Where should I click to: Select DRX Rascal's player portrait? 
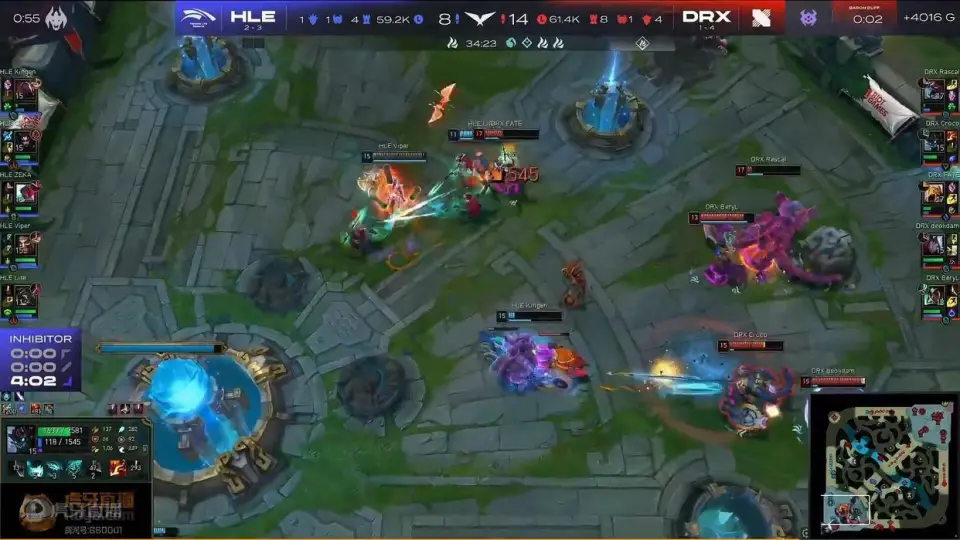[x=934, y=93]
